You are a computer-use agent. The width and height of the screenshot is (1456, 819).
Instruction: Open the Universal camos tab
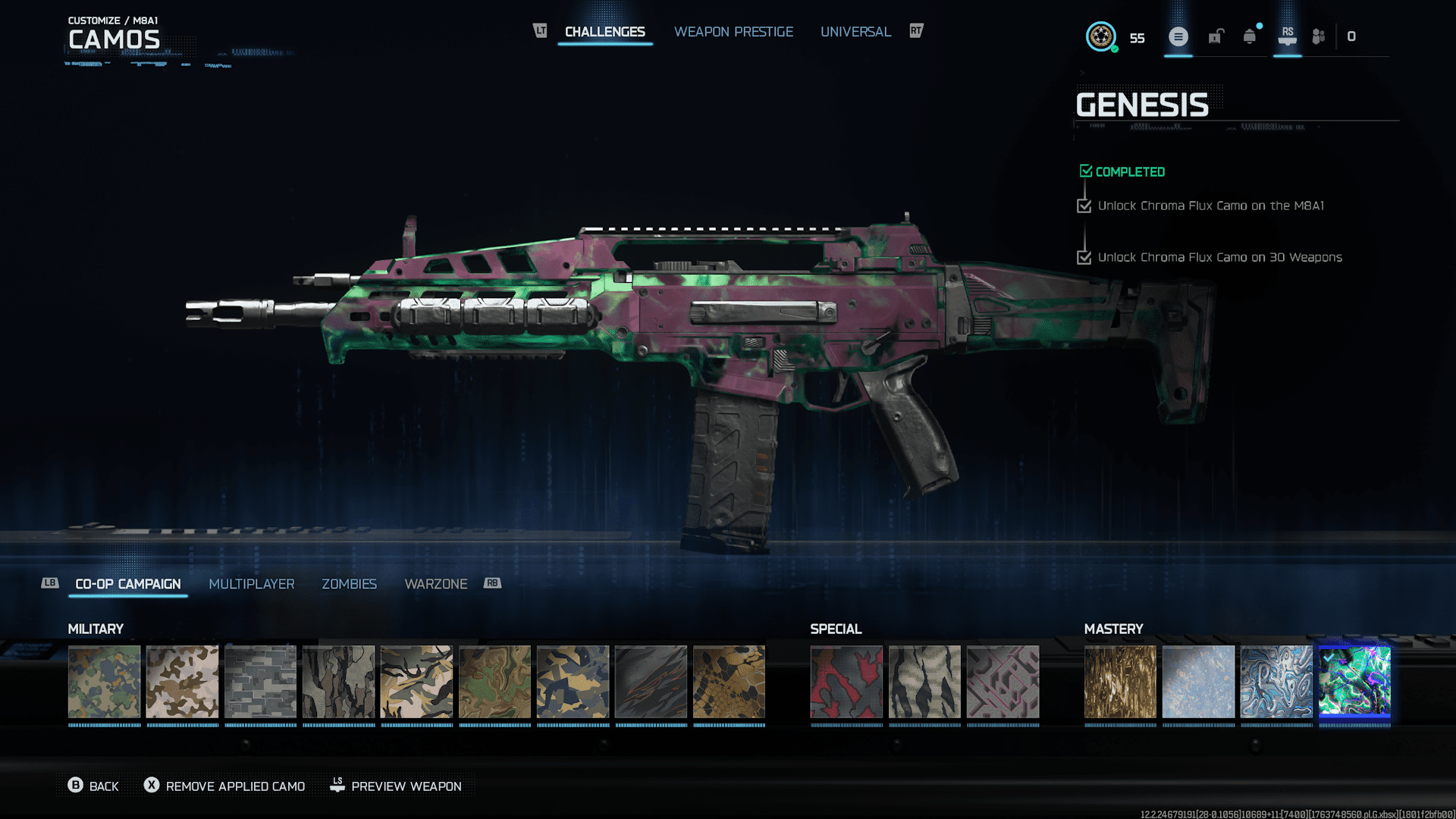tap(855, 32)
